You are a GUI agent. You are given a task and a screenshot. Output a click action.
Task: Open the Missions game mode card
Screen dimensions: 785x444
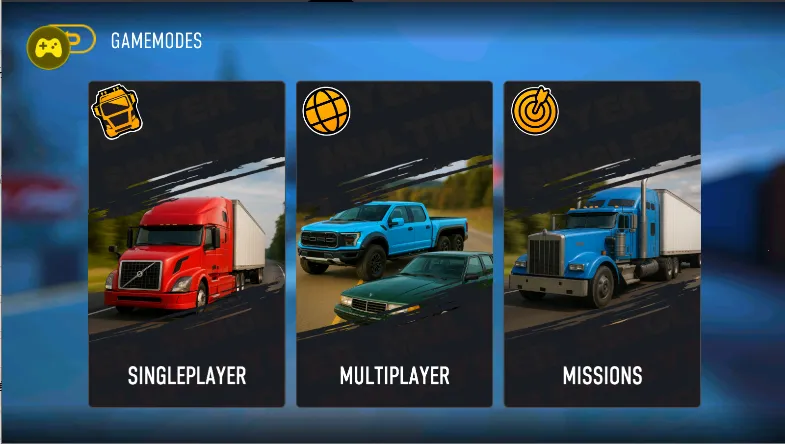point(602,244)
